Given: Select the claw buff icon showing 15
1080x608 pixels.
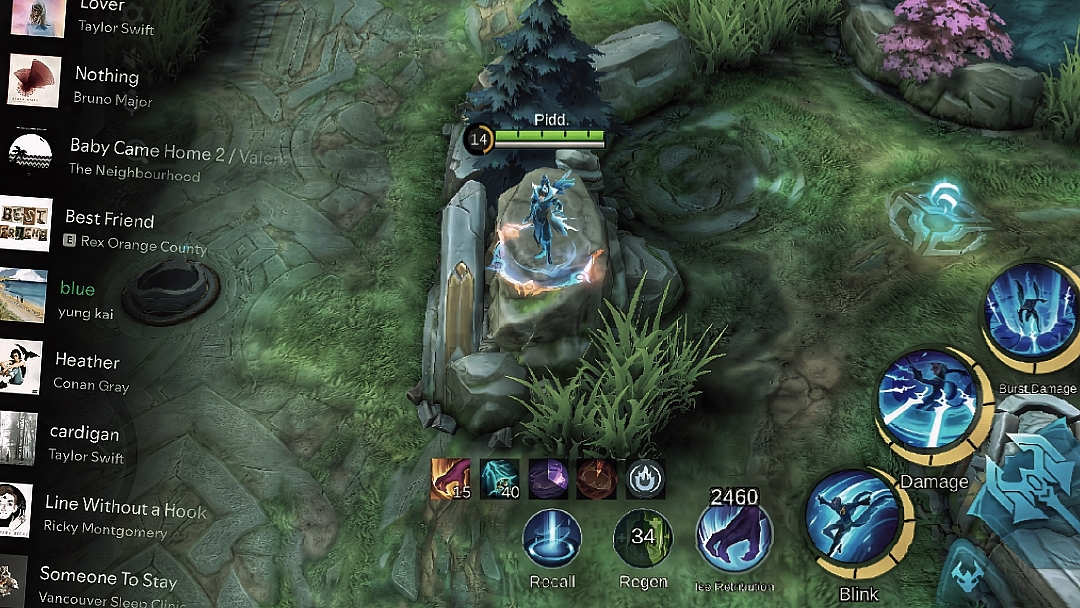Looking at the screenshot, I should click(x=449, y=479).
